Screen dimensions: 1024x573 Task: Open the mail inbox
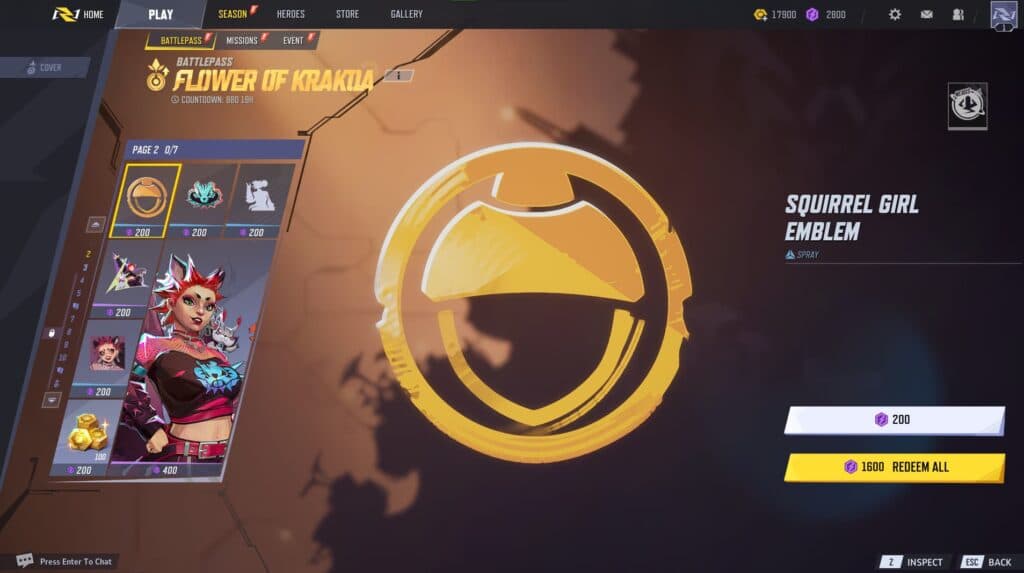927,14
